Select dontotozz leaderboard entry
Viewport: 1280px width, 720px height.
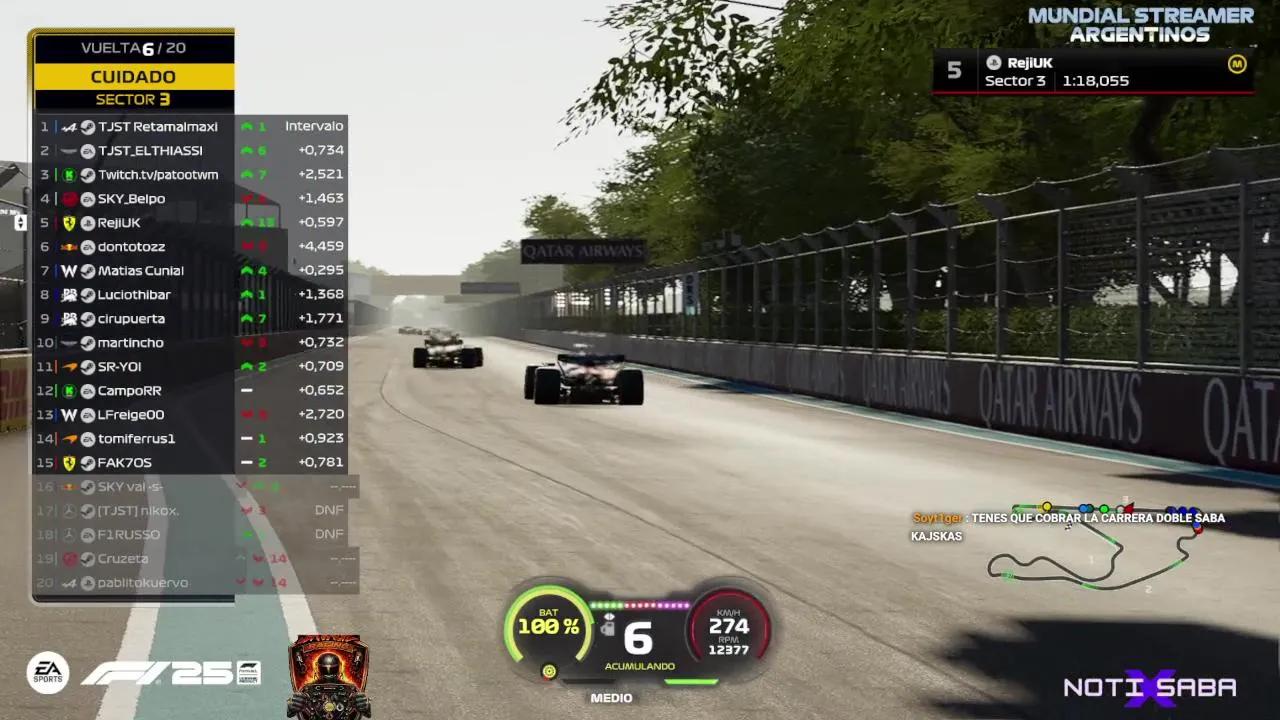[131, 247]
